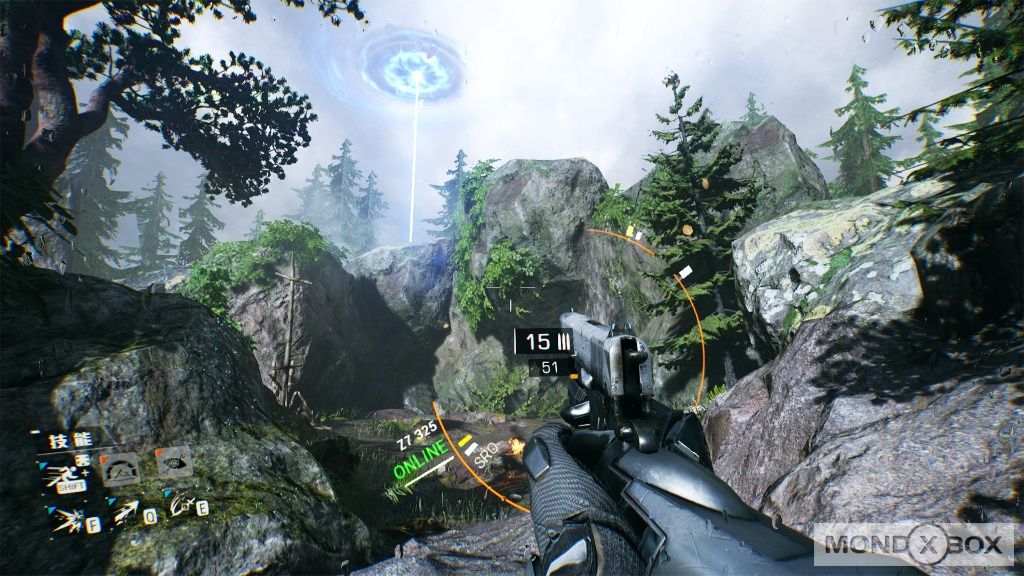Image resolution: width=1024 pixels, height=576 pixels.
Task: Toggle the crossed-out eye stealth skill
Action: 173,462
